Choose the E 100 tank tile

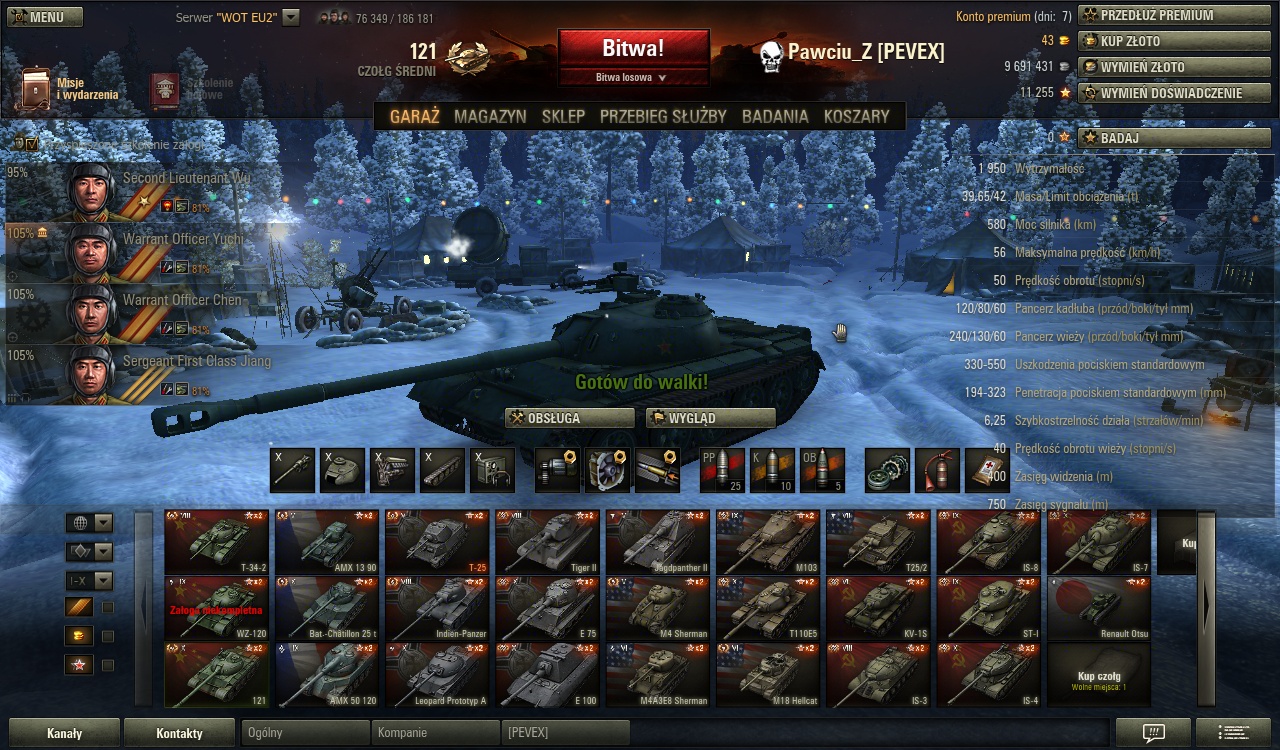[547, 675]
